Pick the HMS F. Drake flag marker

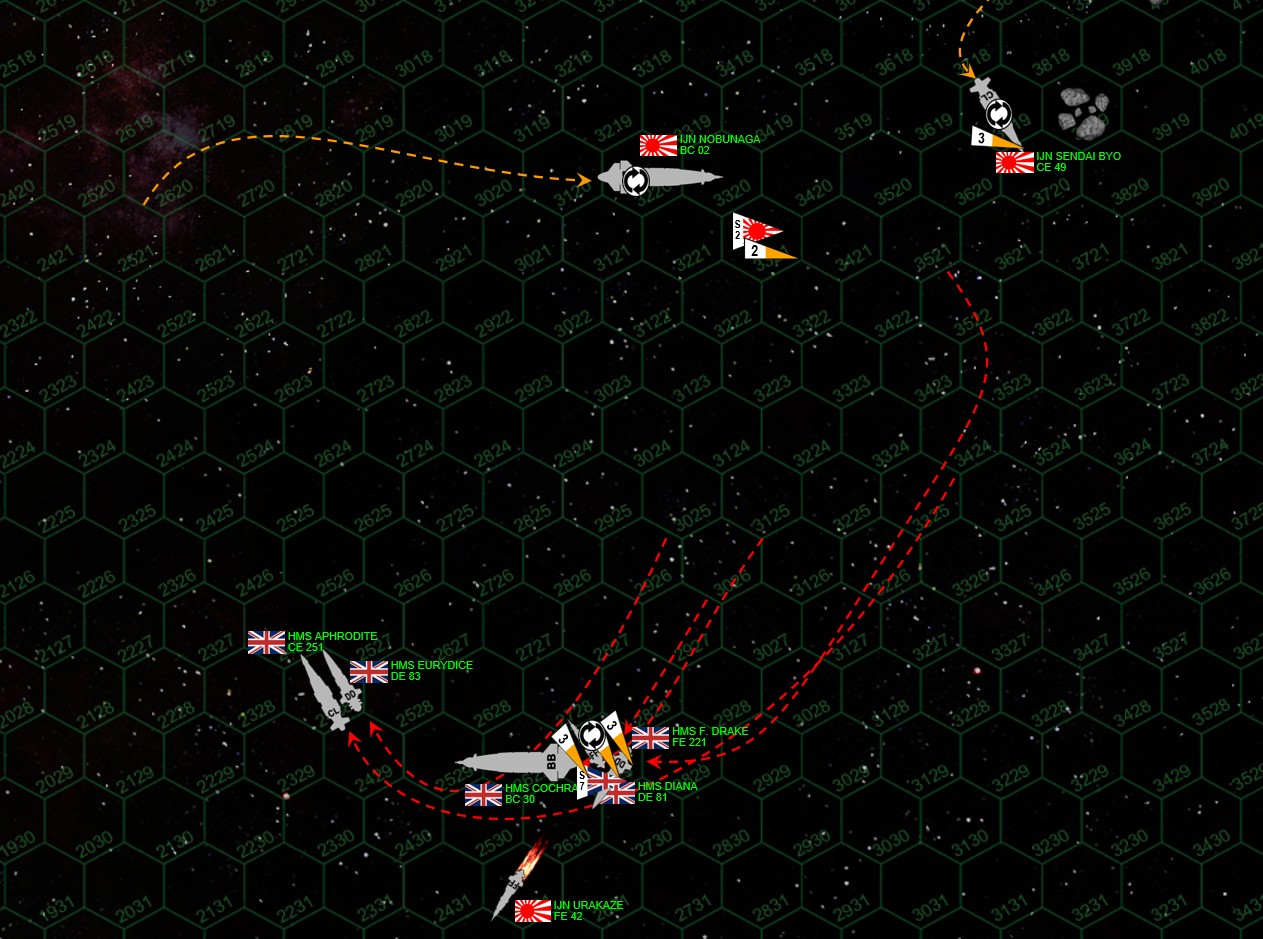[650, 738]
